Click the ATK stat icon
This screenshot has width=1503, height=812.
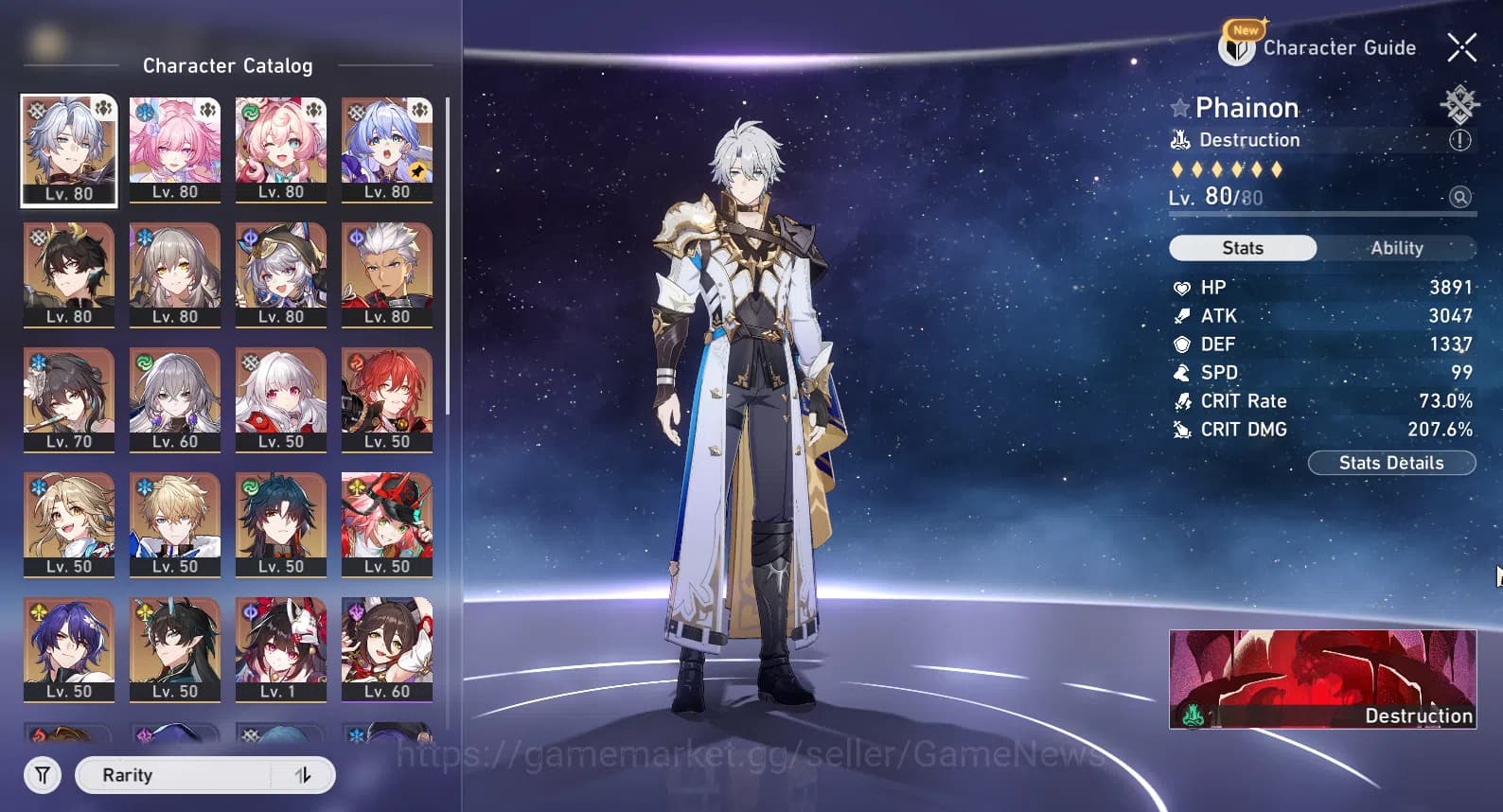[x=1182, y=315]
